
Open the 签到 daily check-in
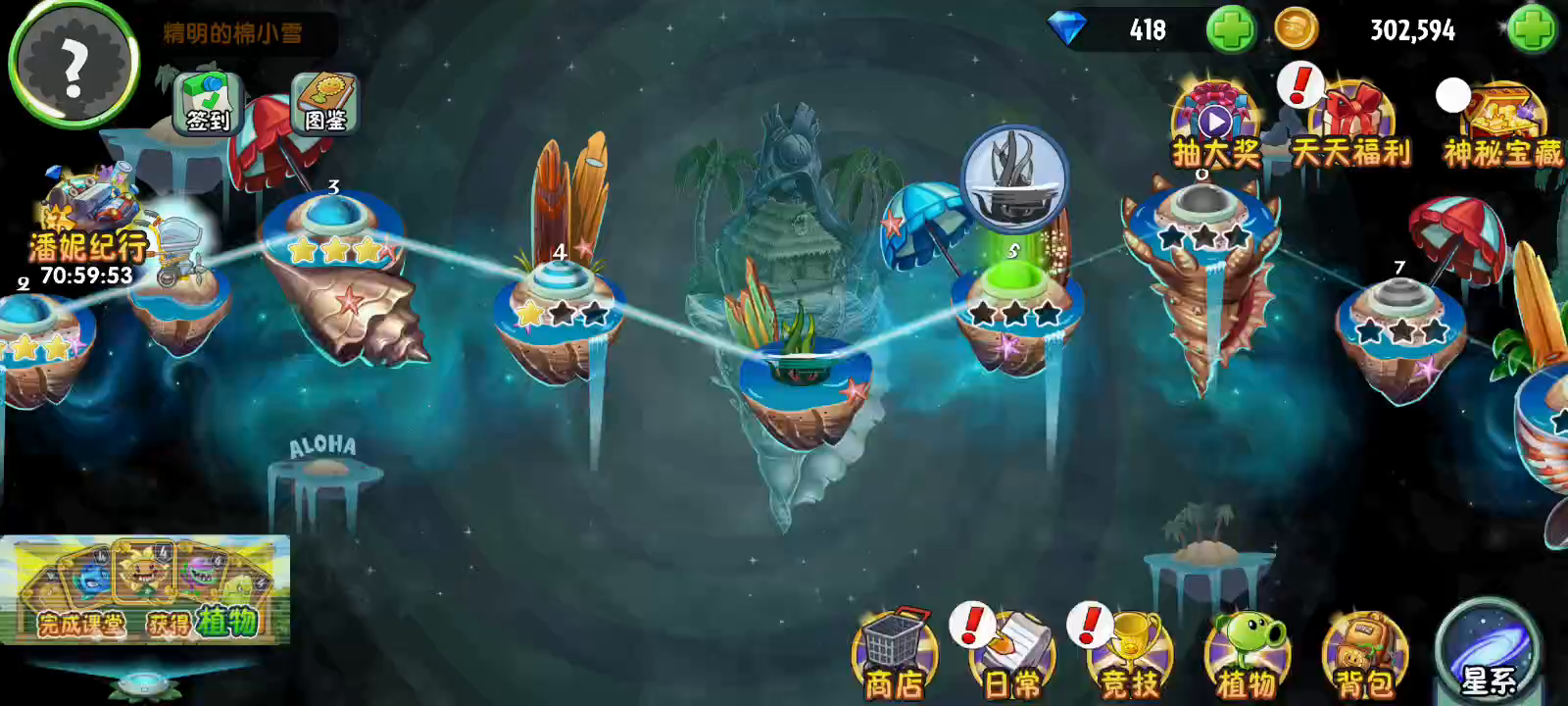pyautogui.click(x=208, y=103)
